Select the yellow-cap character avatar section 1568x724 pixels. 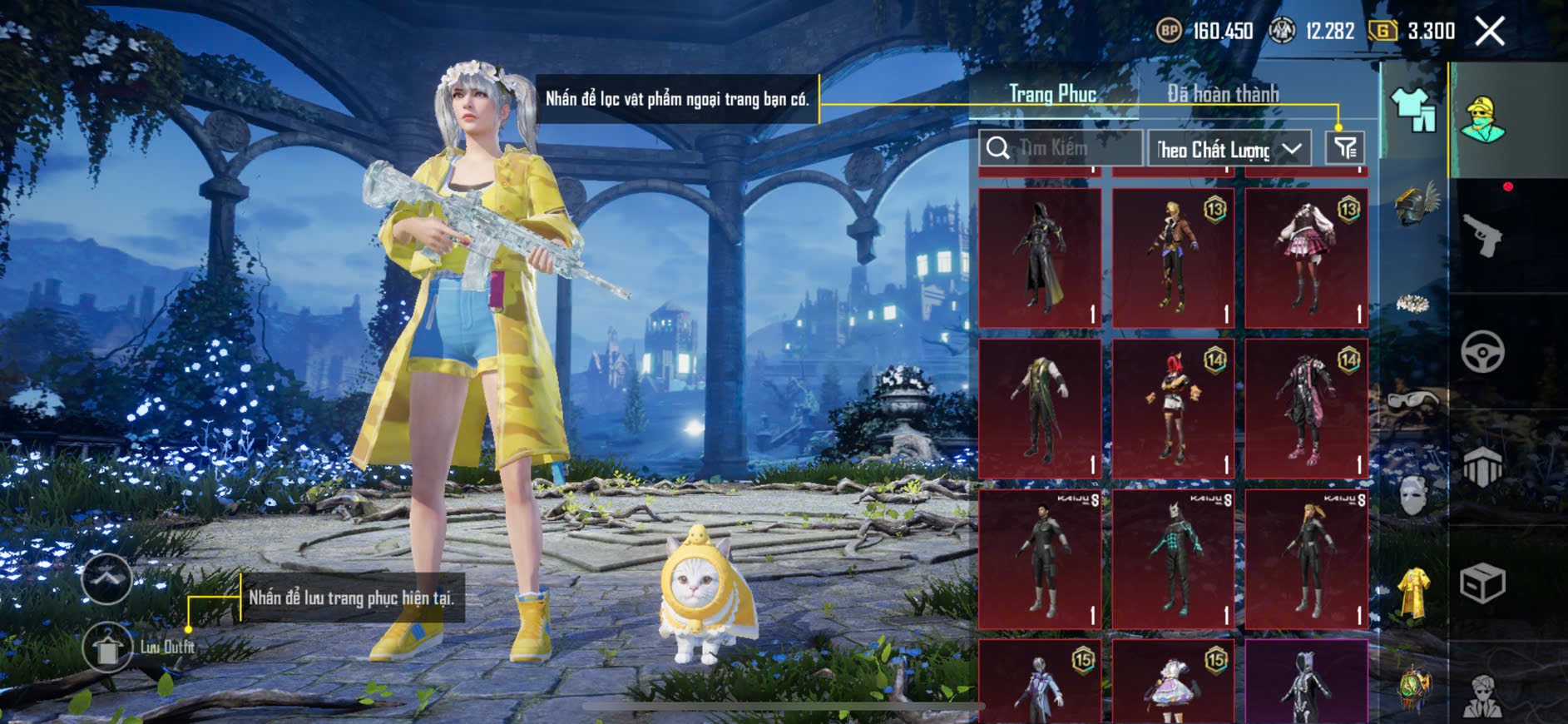pyautogui.click(x=1482, y=120)
